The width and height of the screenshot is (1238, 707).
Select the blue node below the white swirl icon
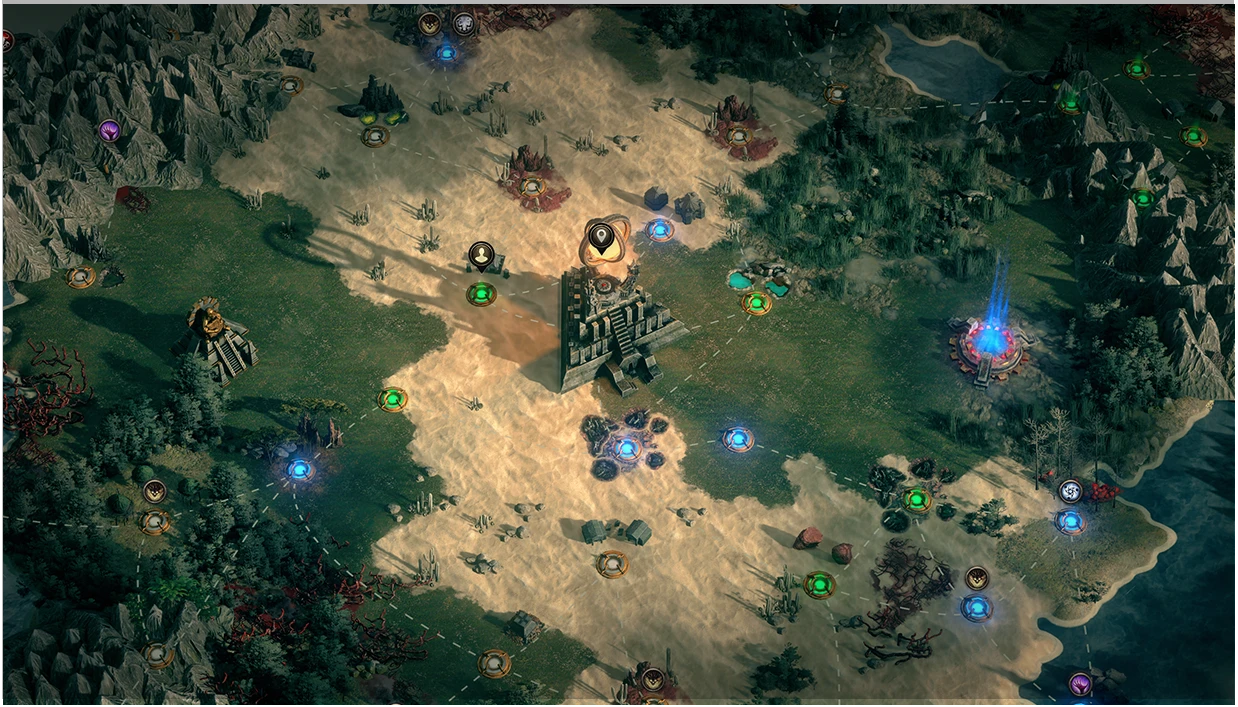point(1070,521)
